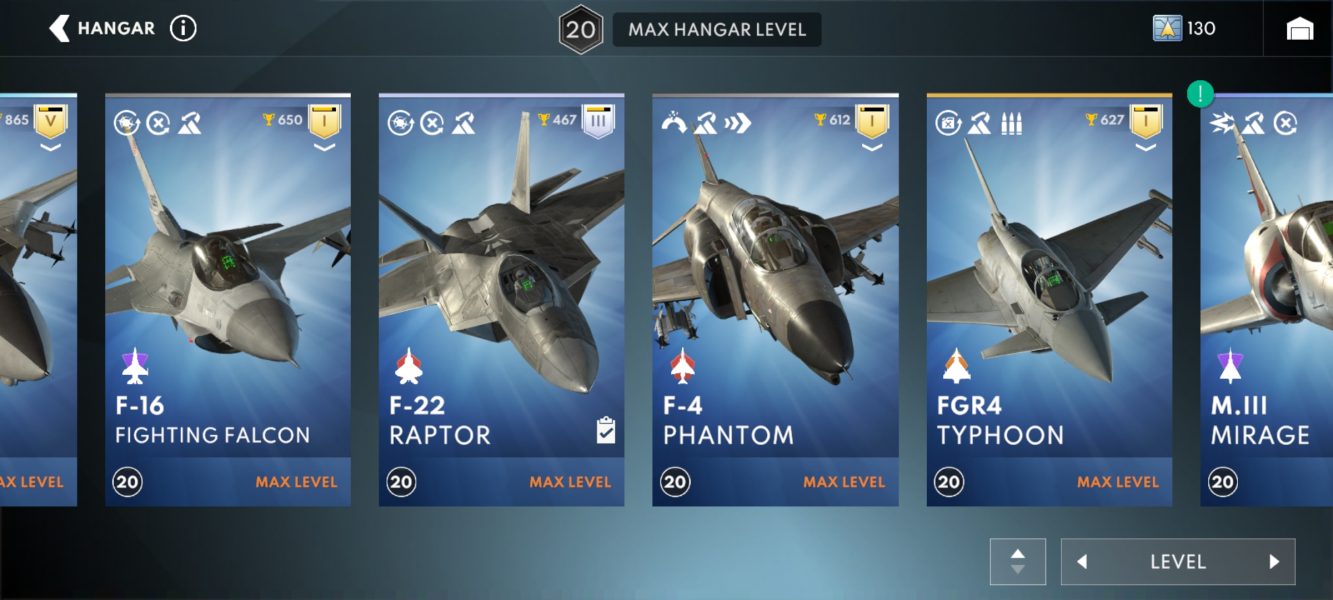
Task: Click the hangar home icon
Action: [x=1300, y=29]
